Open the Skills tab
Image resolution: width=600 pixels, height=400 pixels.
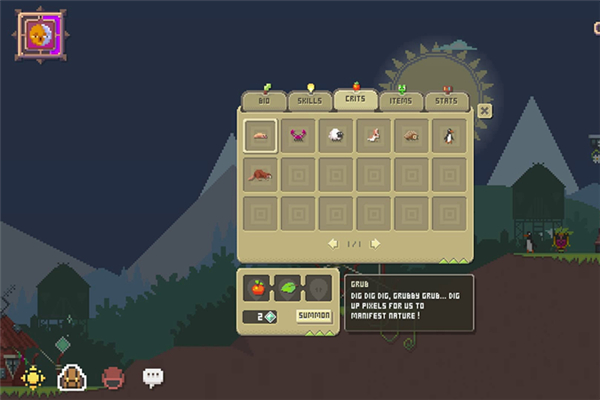tap(310, 101)
